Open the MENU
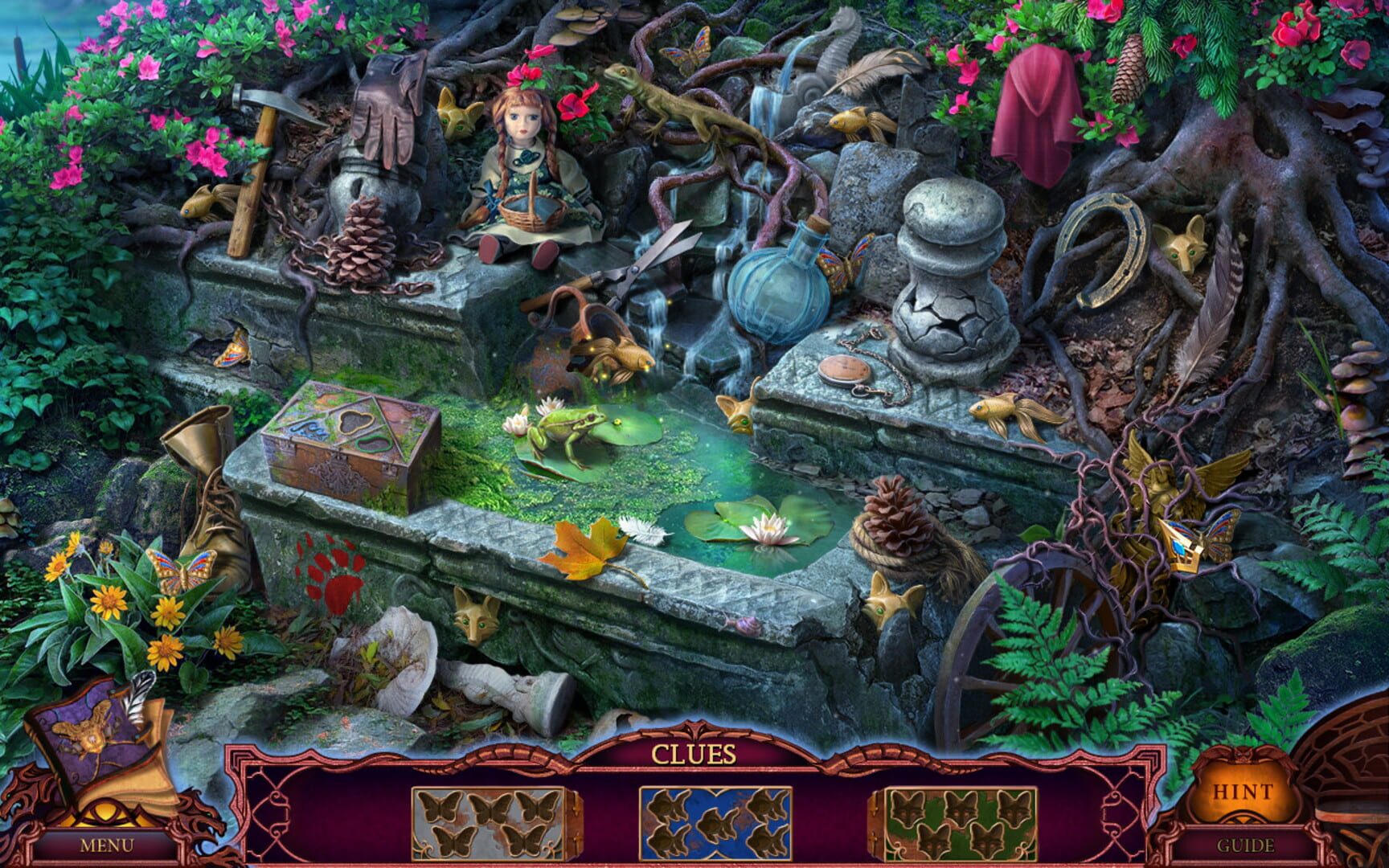Viewport: 1389px width, 868px height. click(x=109, y=844)
